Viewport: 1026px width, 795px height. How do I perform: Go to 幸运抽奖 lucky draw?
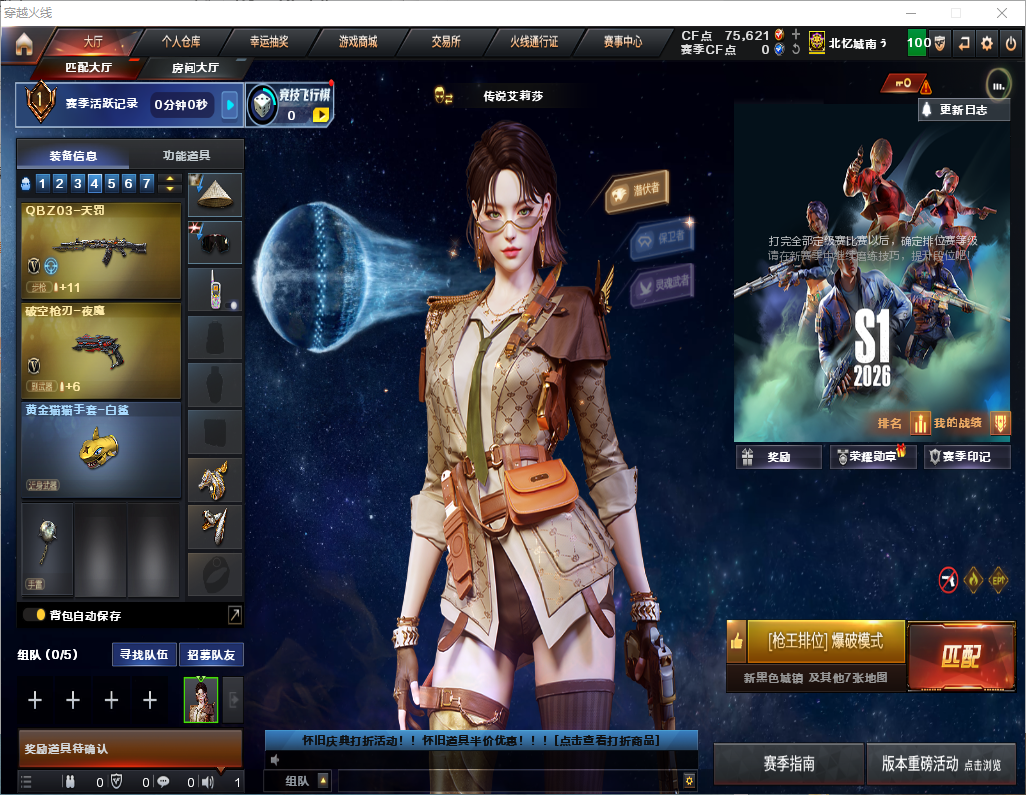pos(269,42)
